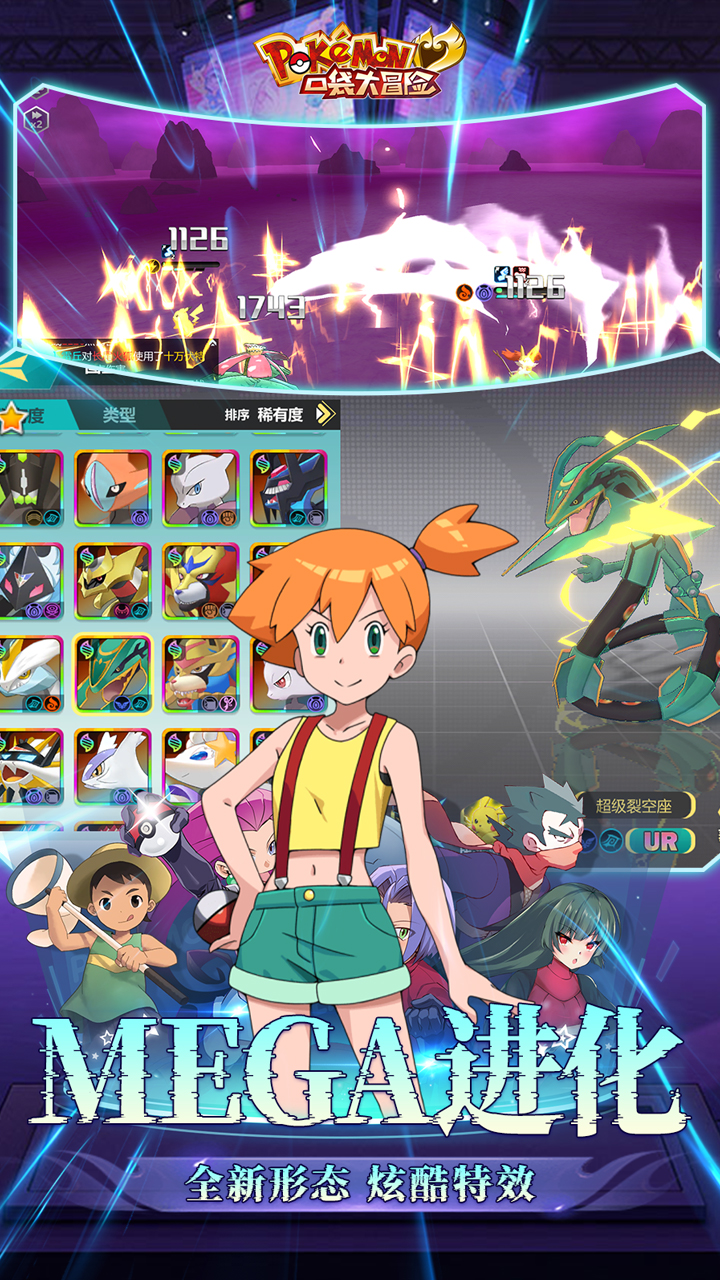Select the Deoxys portrait tile

112,487
